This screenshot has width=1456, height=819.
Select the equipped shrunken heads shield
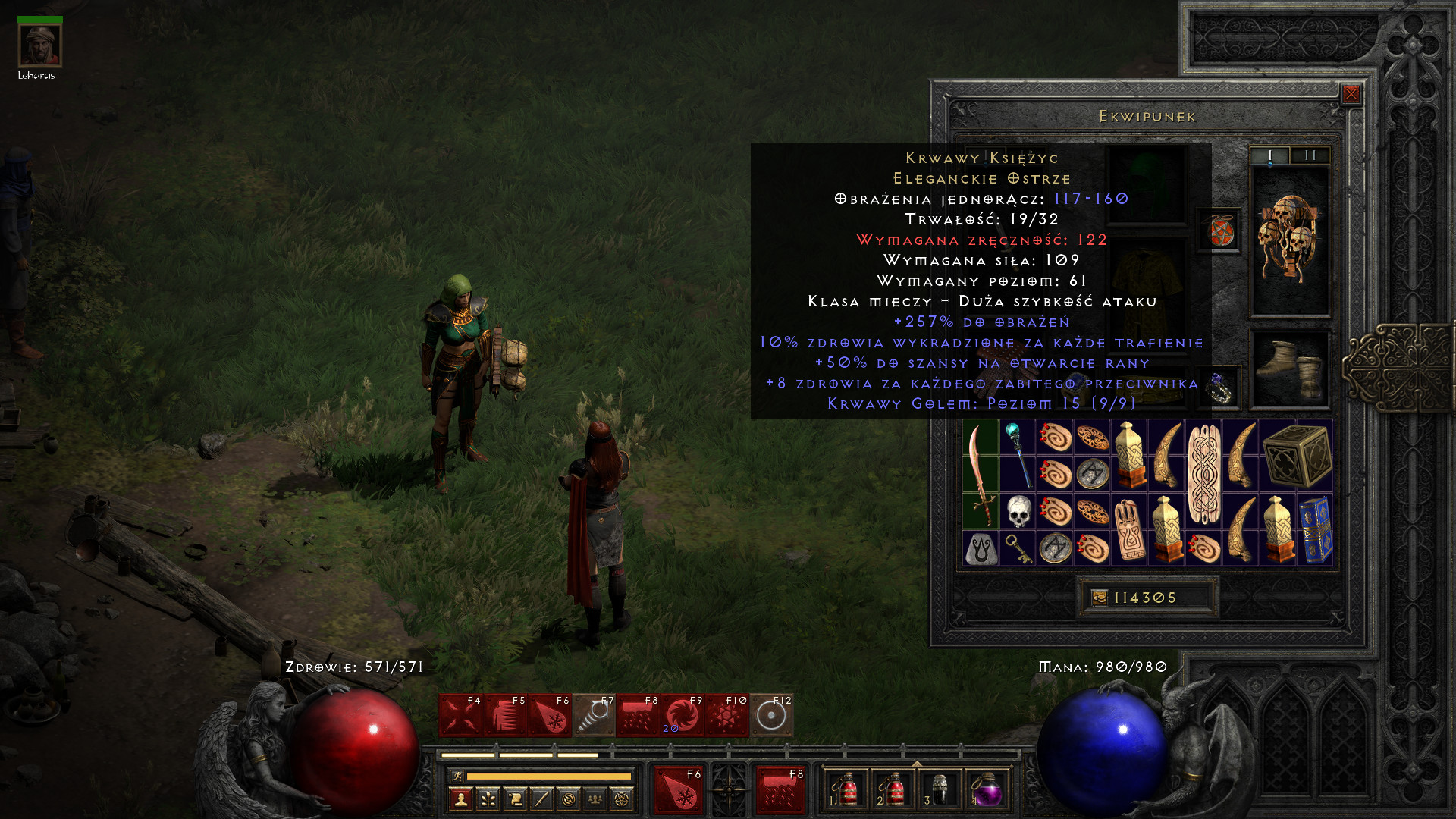1289,240
